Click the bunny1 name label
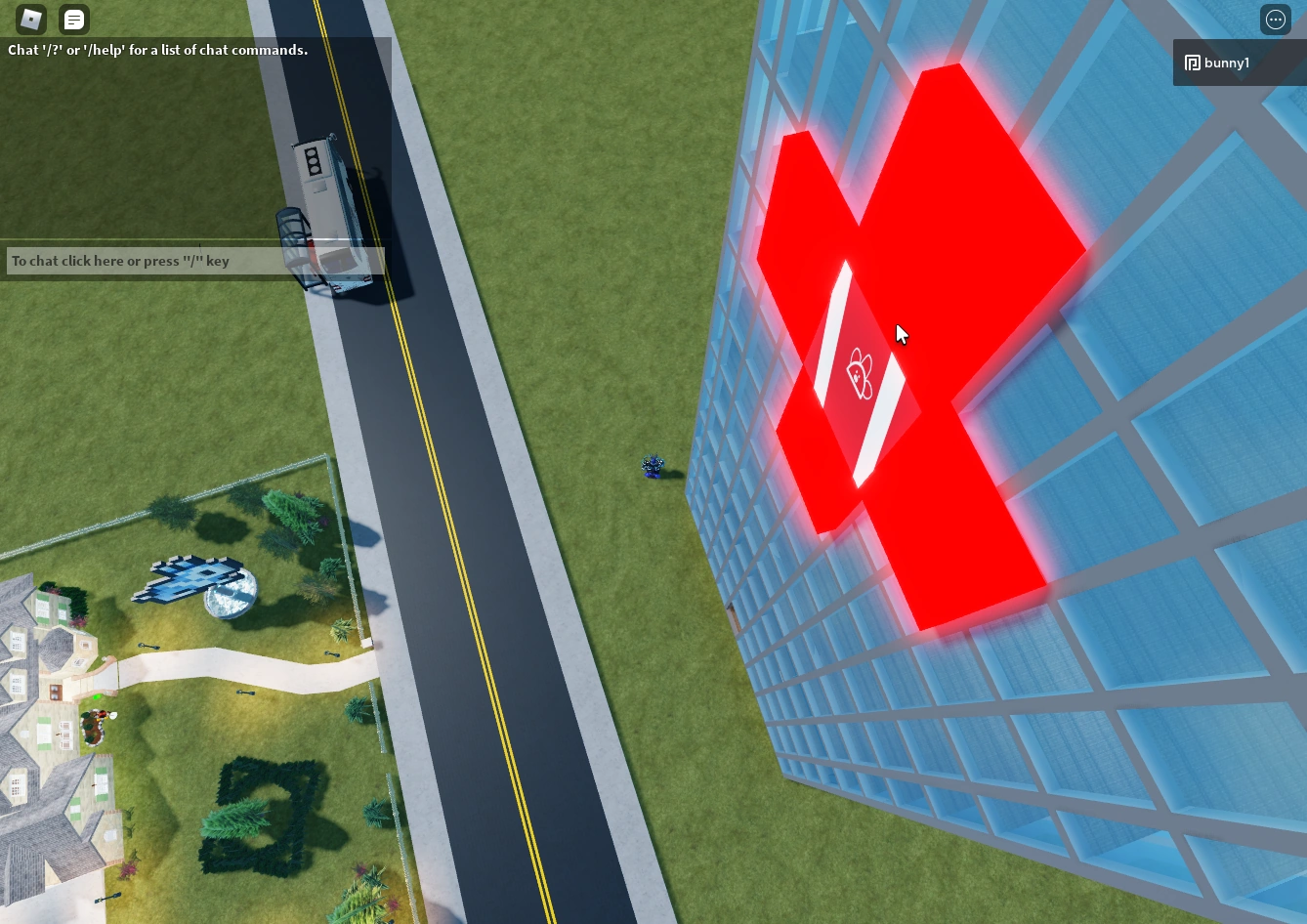 pos(1227,63)
